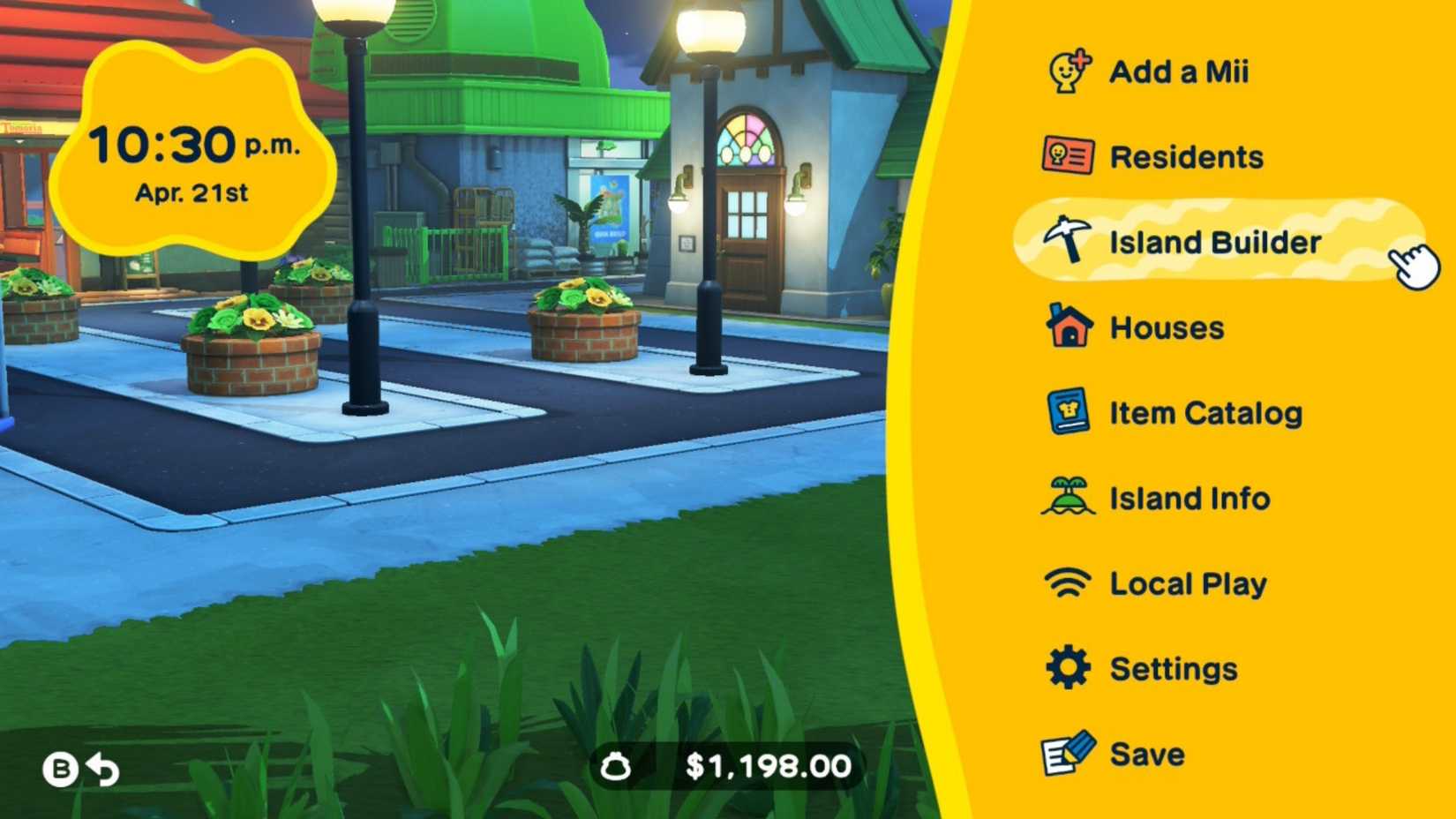Click the Save note-and-pencil icon

(1067, 753)
